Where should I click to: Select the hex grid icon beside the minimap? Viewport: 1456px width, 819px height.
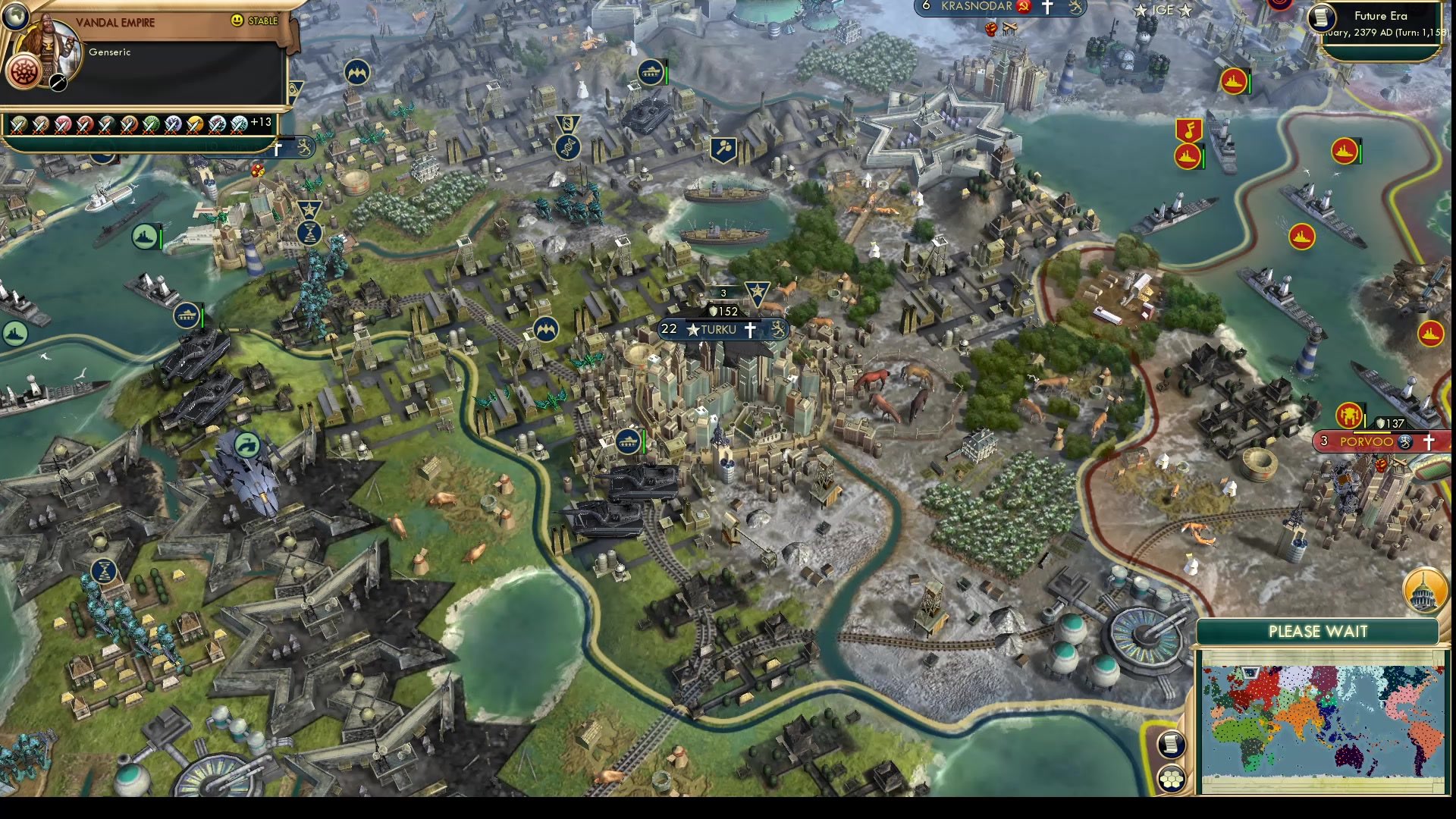pyautogui.click(x=1172, y=780)
